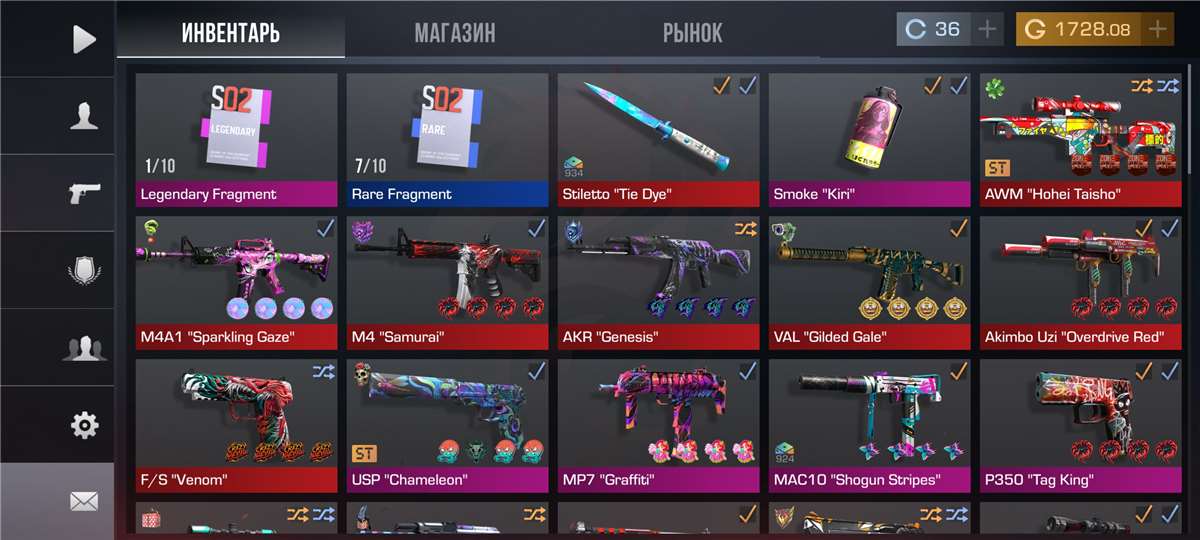Select the VAL "Gilded Gale" skin
The image size is (1200, 540).
pyautogui.click(x=869, y=282)
